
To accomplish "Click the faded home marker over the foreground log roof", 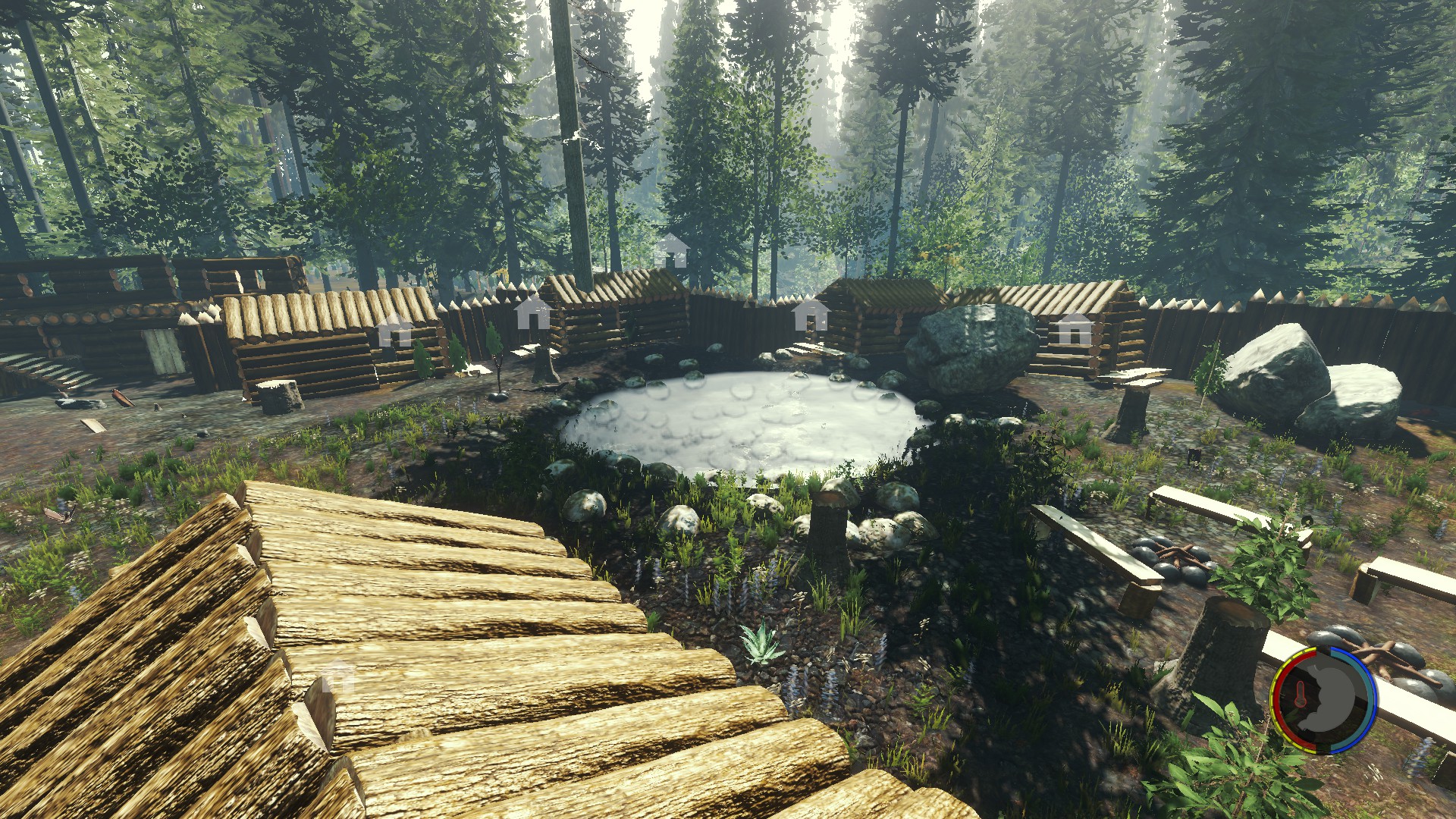I will 338,676.
